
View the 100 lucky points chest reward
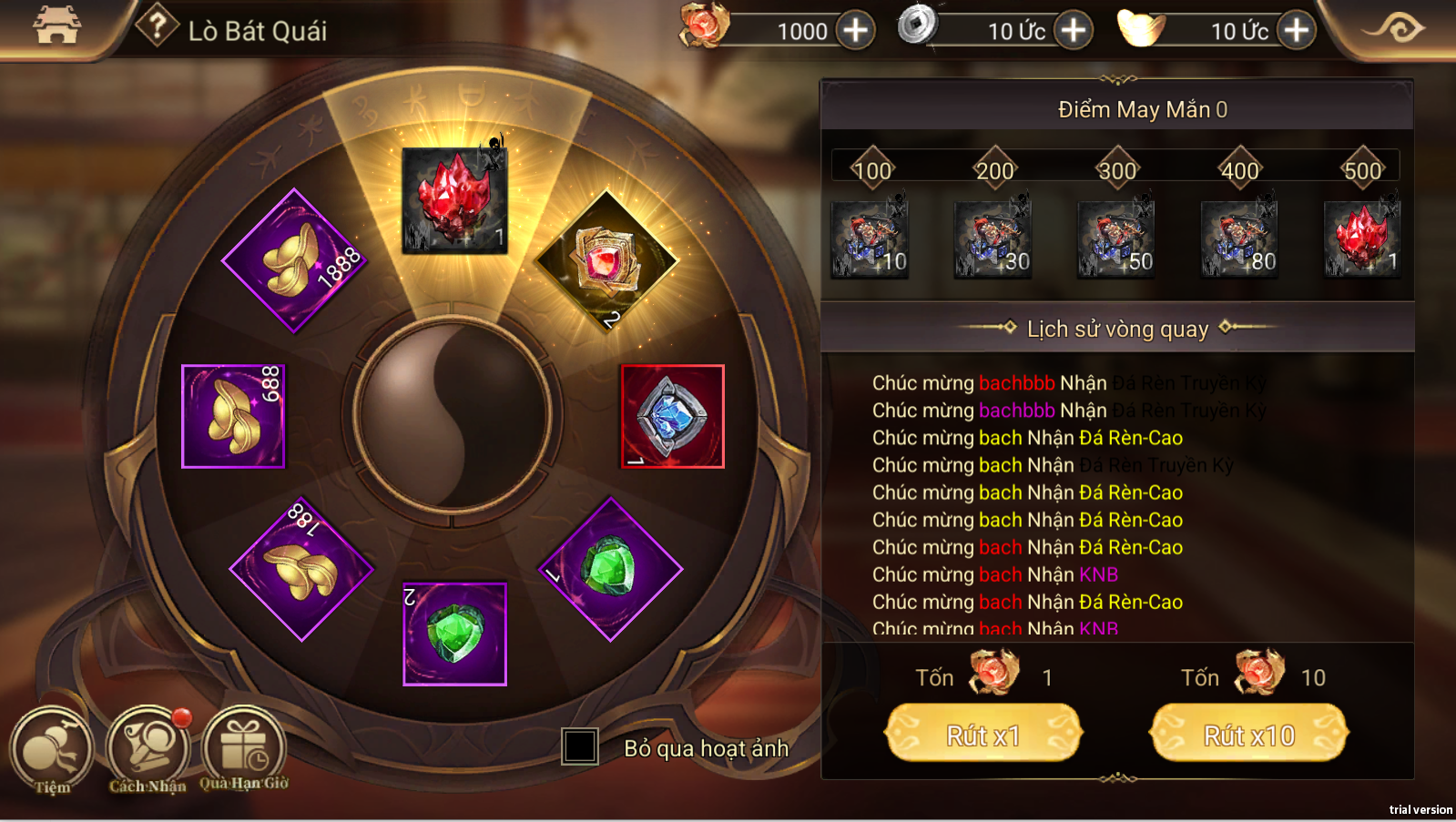coord(870,238)
